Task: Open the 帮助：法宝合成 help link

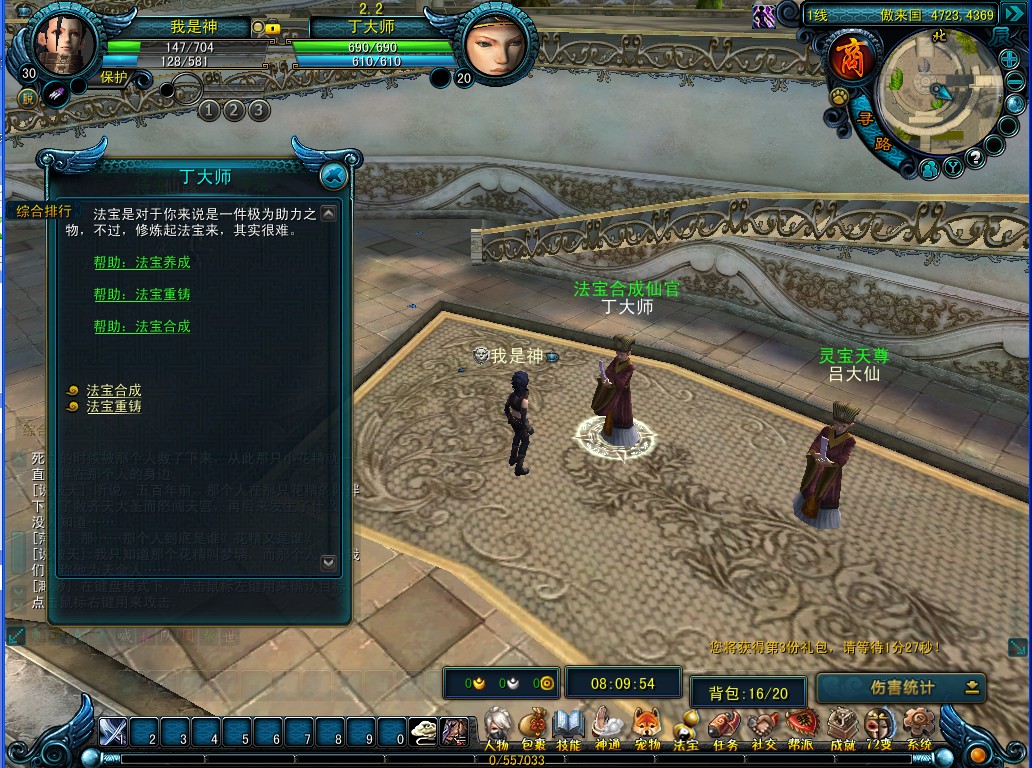Action: tap(141, 327)
